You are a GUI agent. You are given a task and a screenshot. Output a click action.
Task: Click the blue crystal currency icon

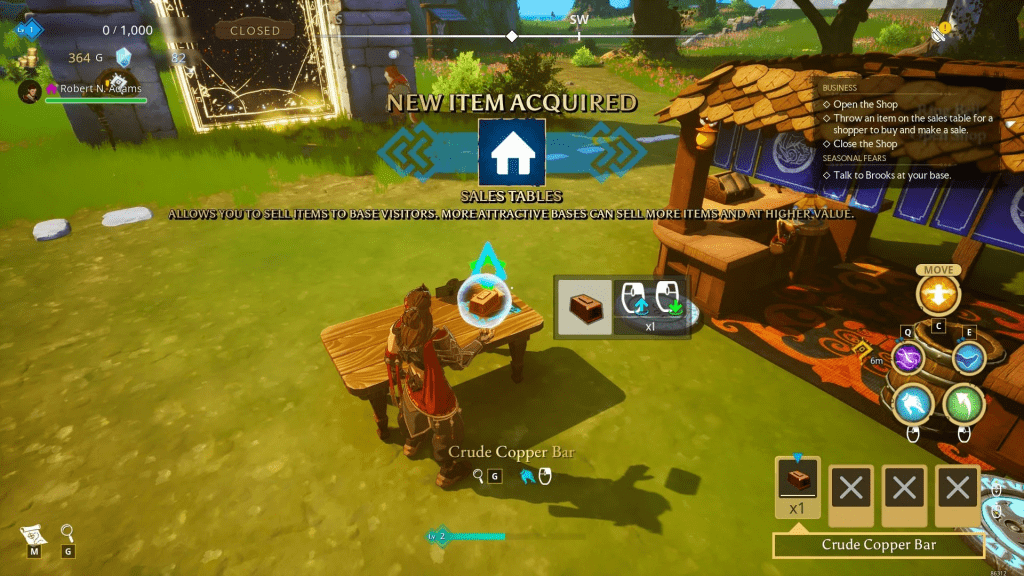pos(123,57)
